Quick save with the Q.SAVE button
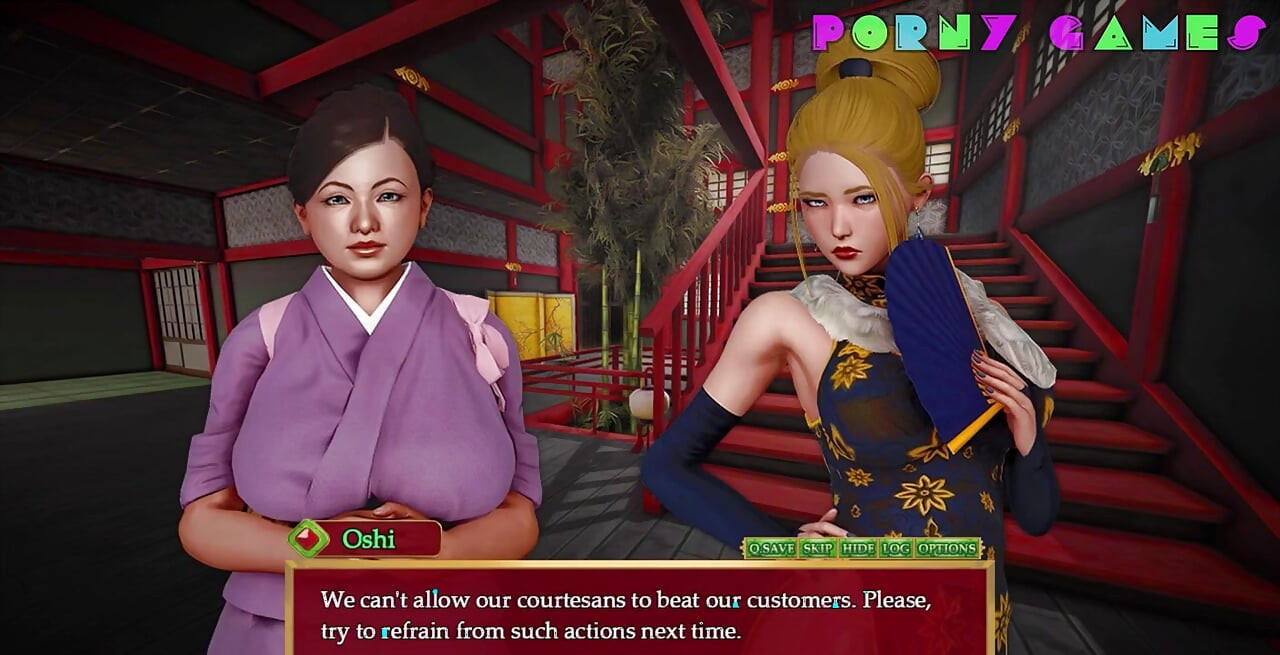The image size is (1280, 655). [x=770, y=549]
